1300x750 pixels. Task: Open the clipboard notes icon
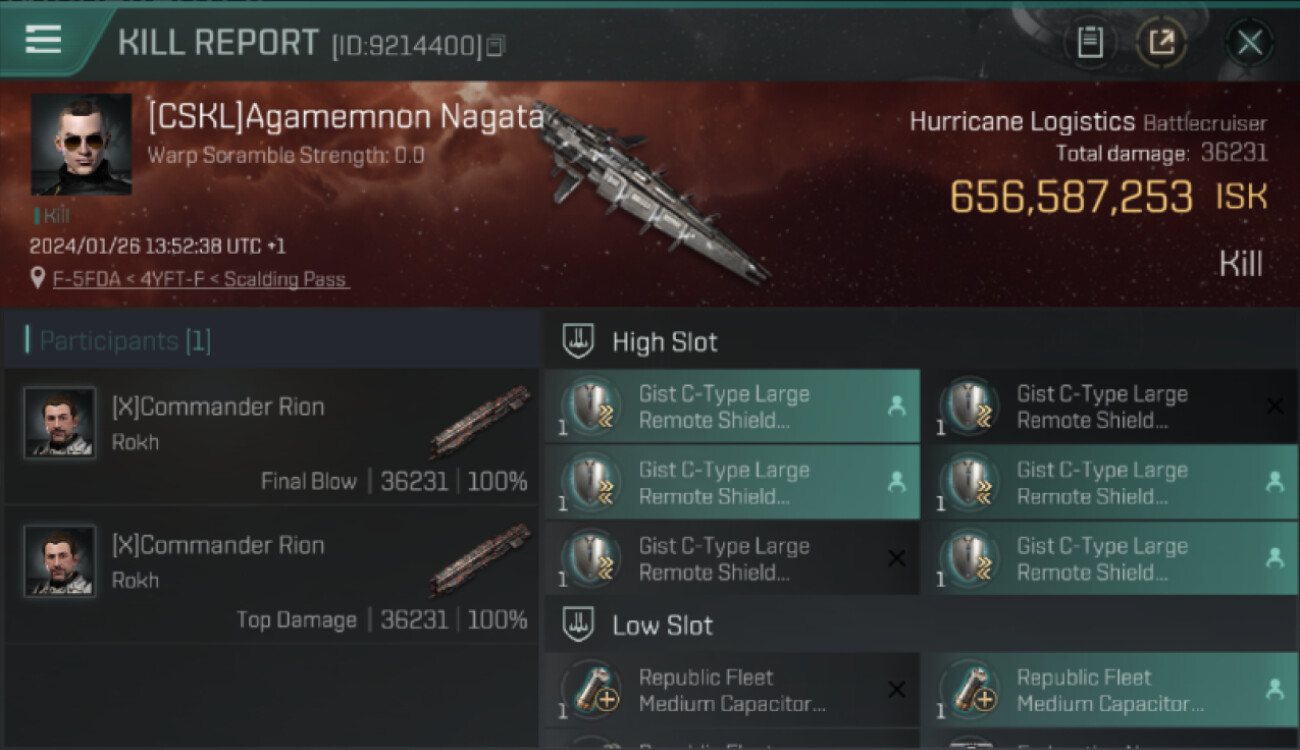pyautogui.click(x=1090, y=43)
